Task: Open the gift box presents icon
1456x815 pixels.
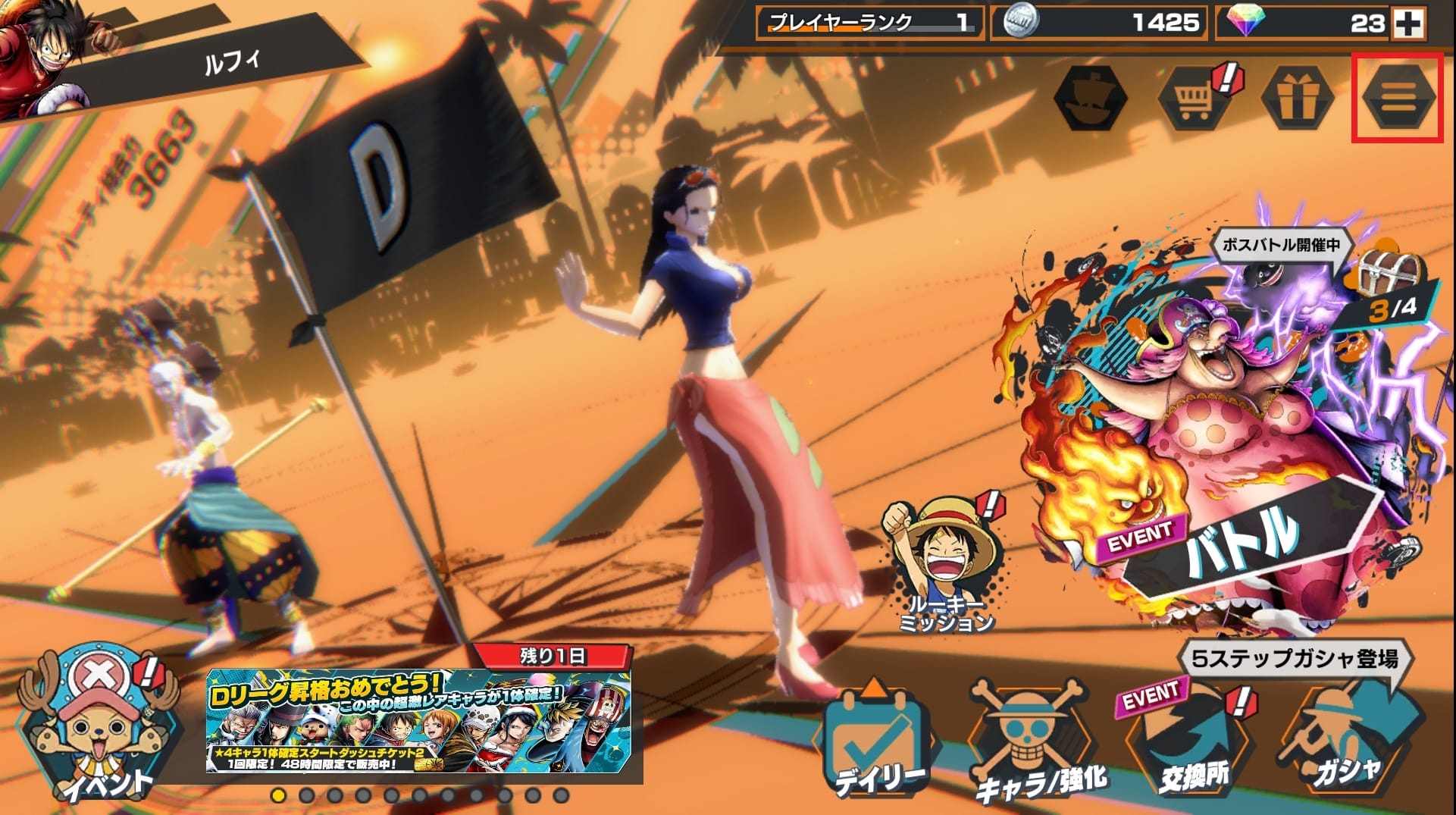Action: 1296,99
